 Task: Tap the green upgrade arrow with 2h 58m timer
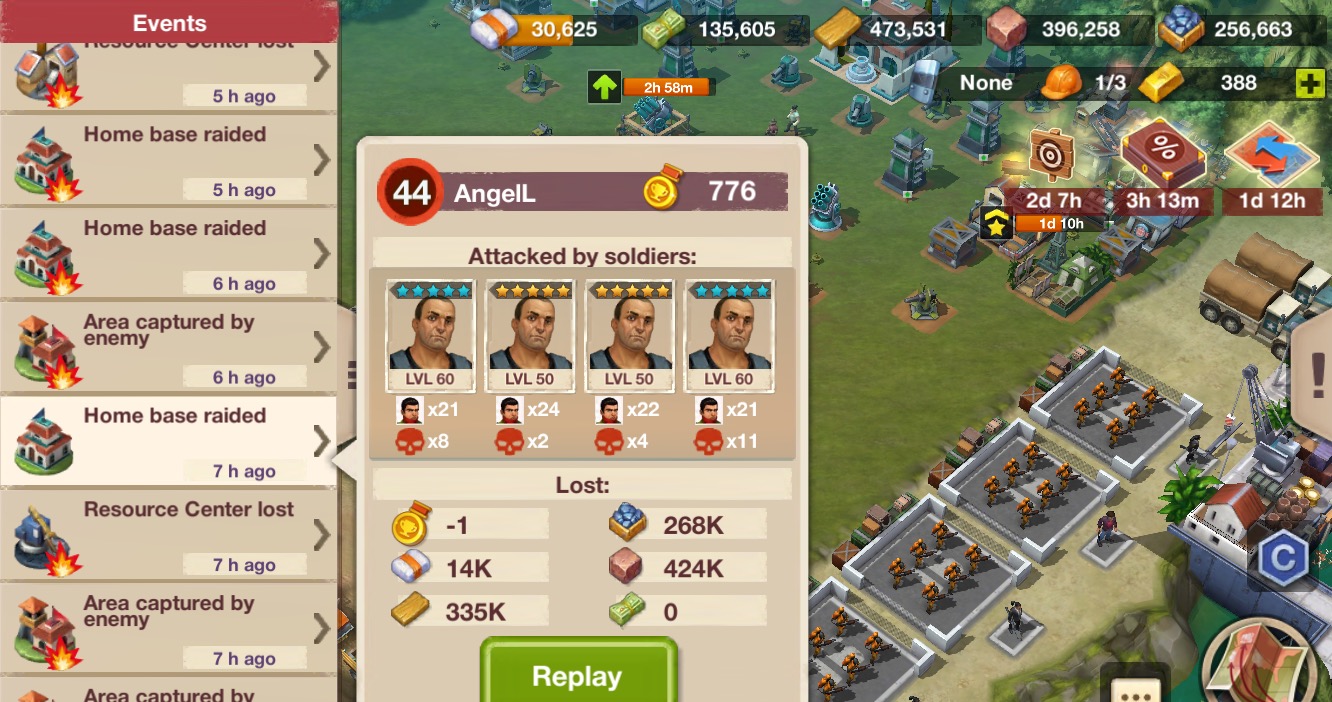pos(604,87)
